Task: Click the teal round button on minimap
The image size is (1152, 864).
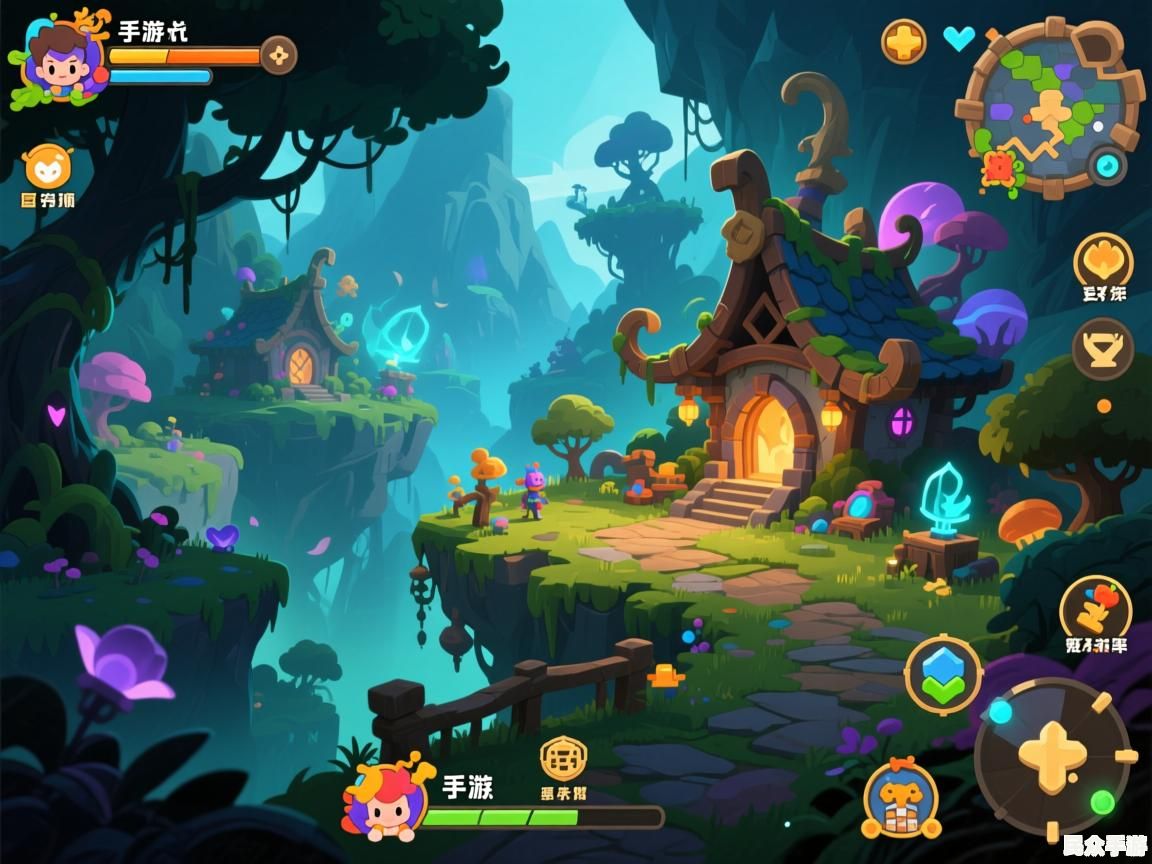Action: pyautogui.click(x=1107, y=164)
